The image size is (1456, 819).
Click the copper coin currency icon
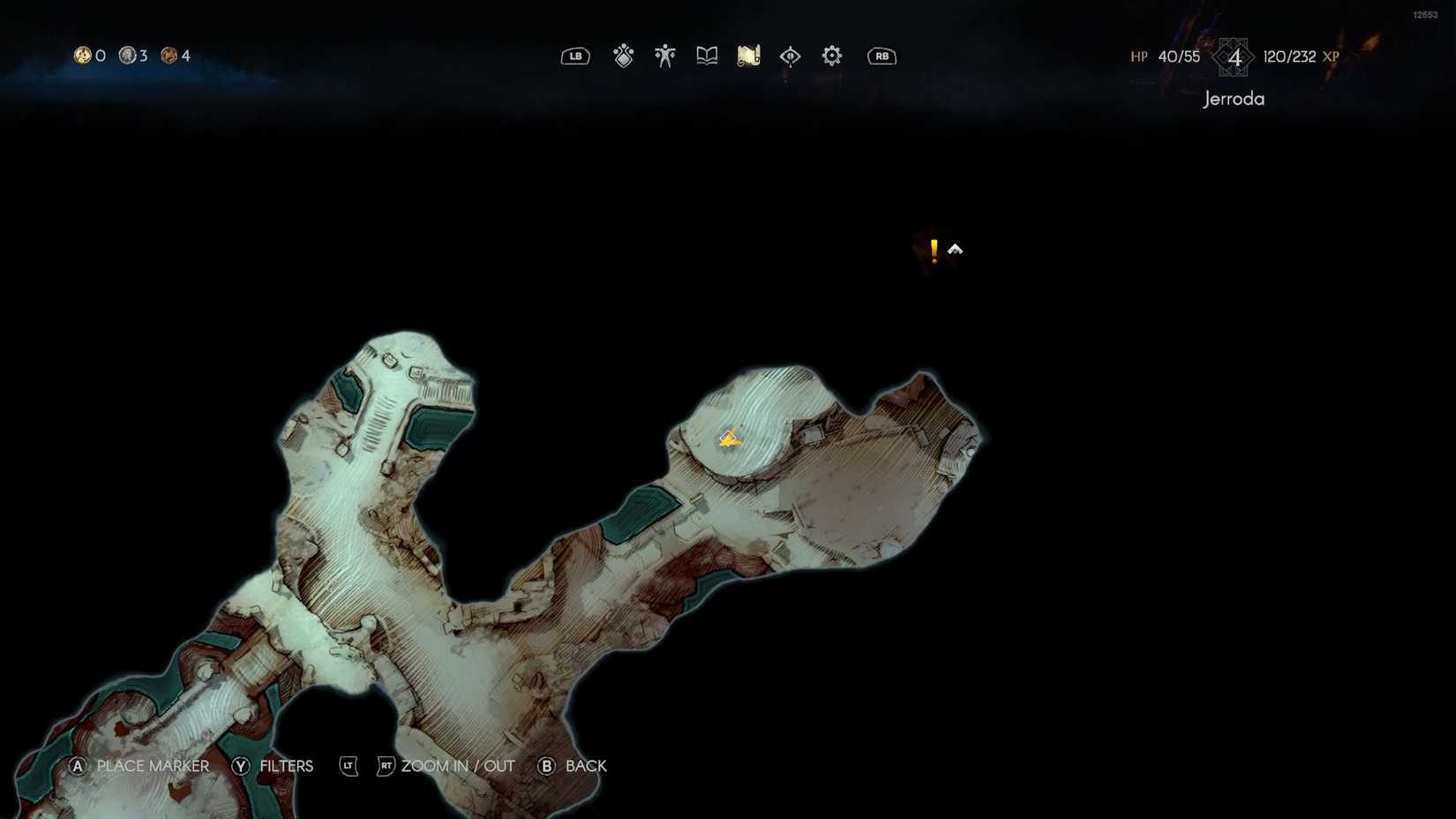pos(169,56)
